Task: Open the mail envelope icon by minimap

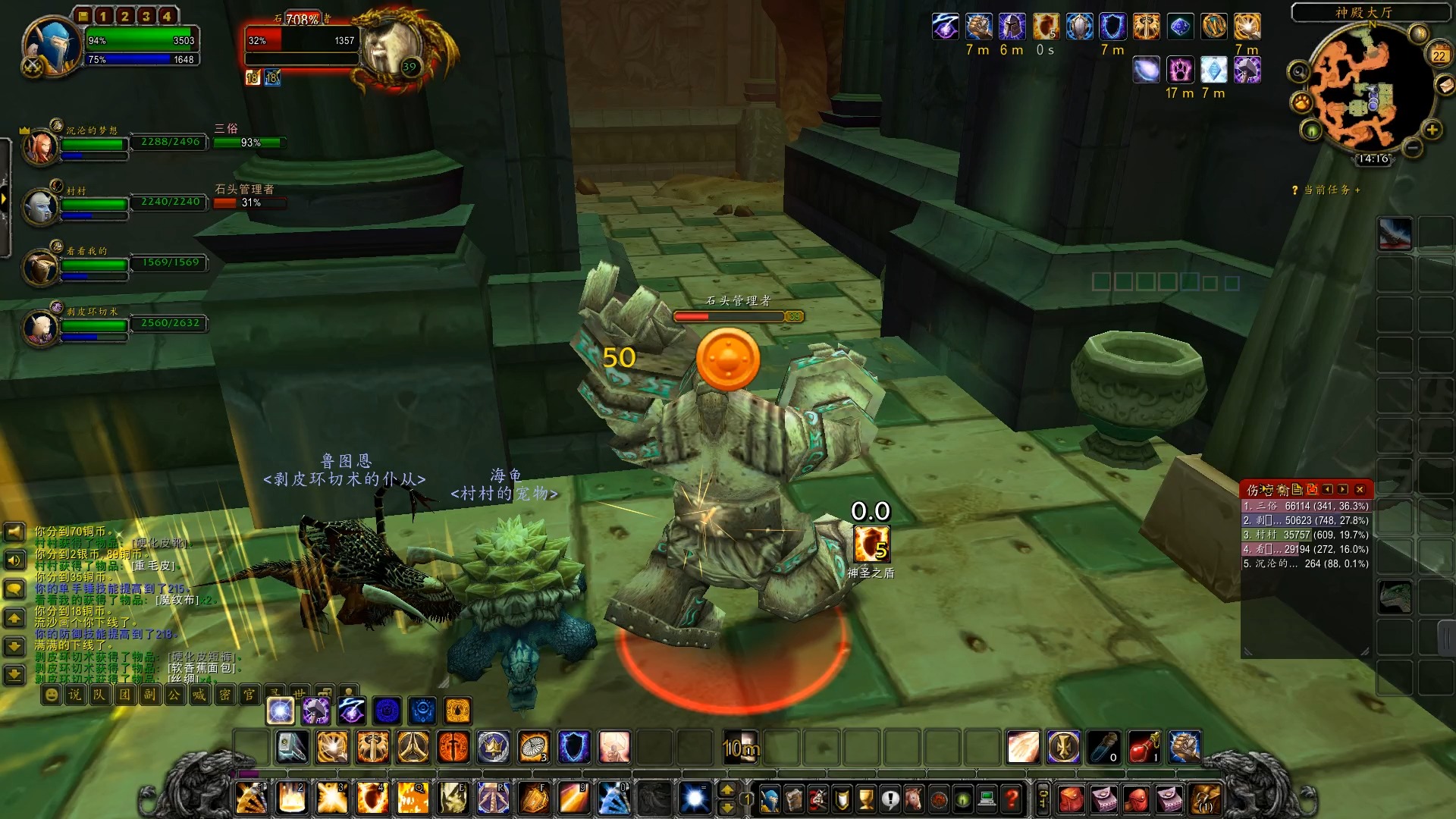Action: pyautogui.click(x=1446, y=86)
